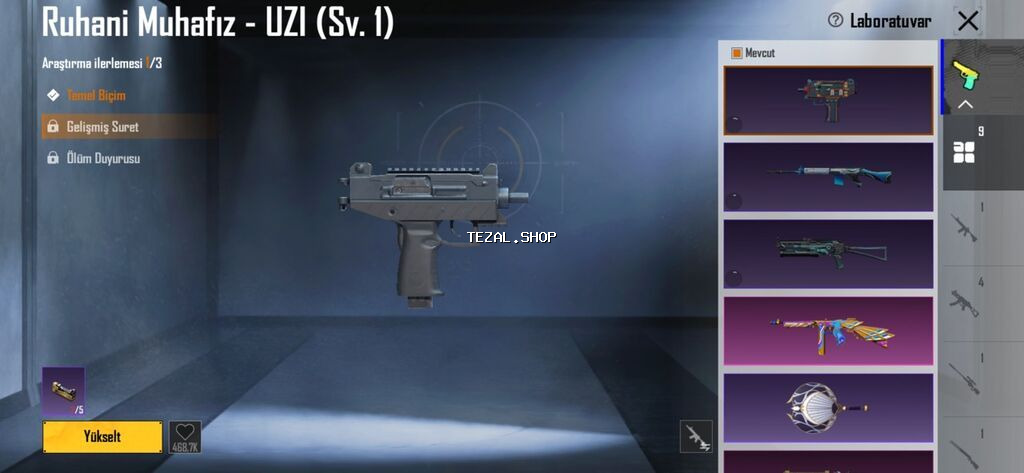Switch to the four-squares all category
This screenshot has height=473, width=1024.
(964, 152)
